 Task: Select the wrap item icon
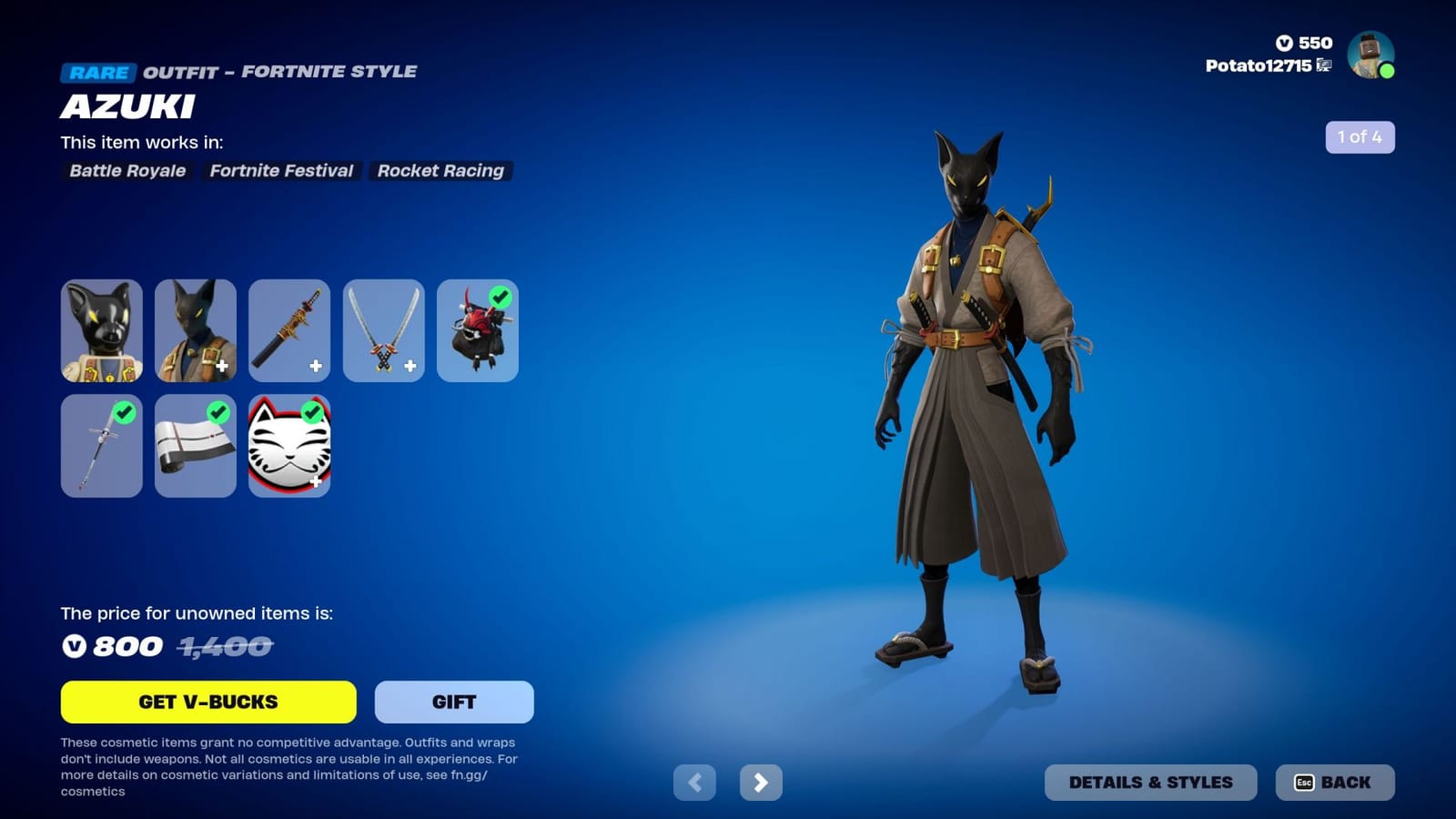tap(196, 446)
